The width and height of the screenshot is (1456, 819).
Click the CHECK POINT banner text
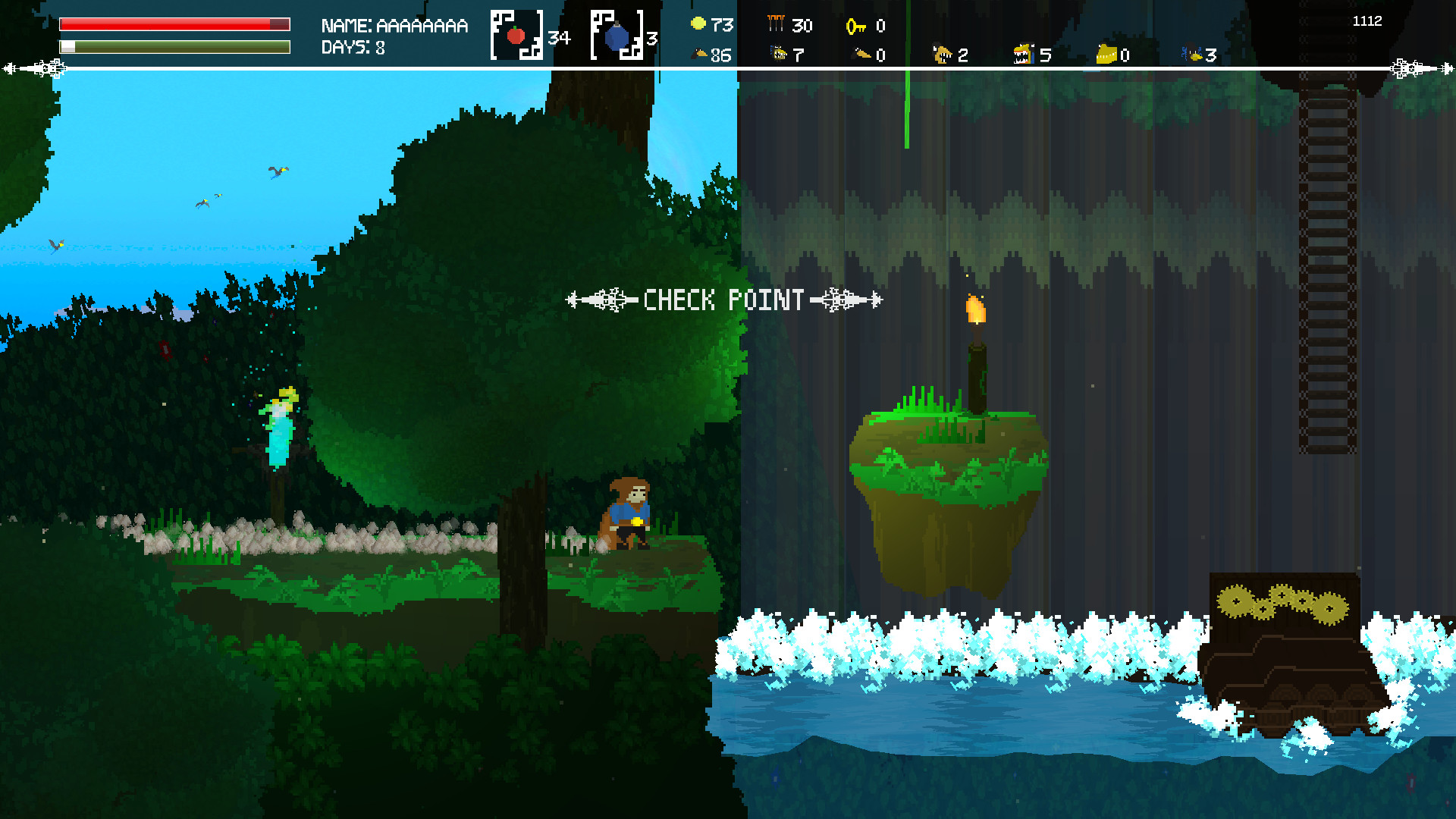coord(723,300)
